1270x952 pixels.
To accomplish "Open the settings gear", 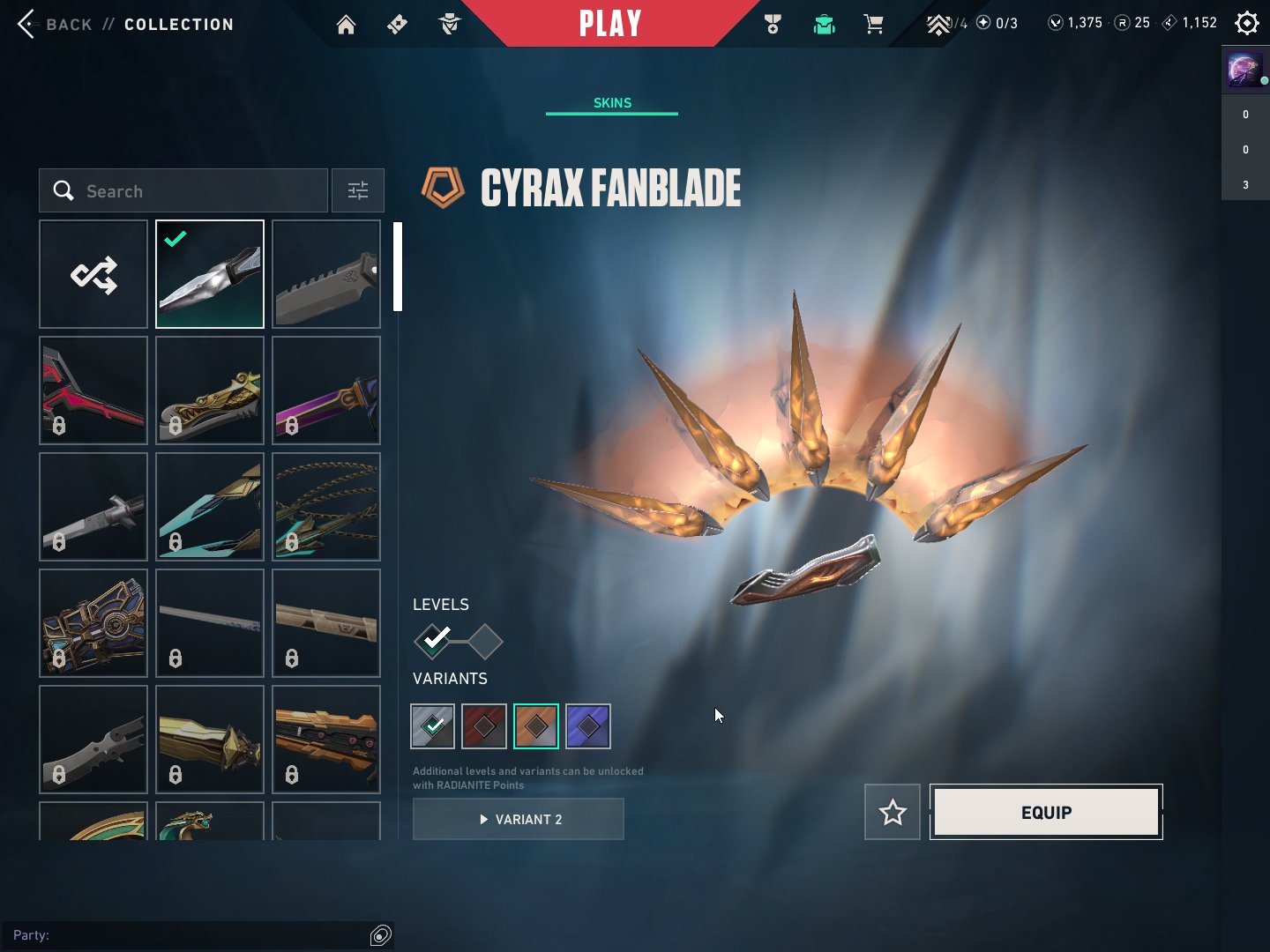I will tap(1246, 23).
